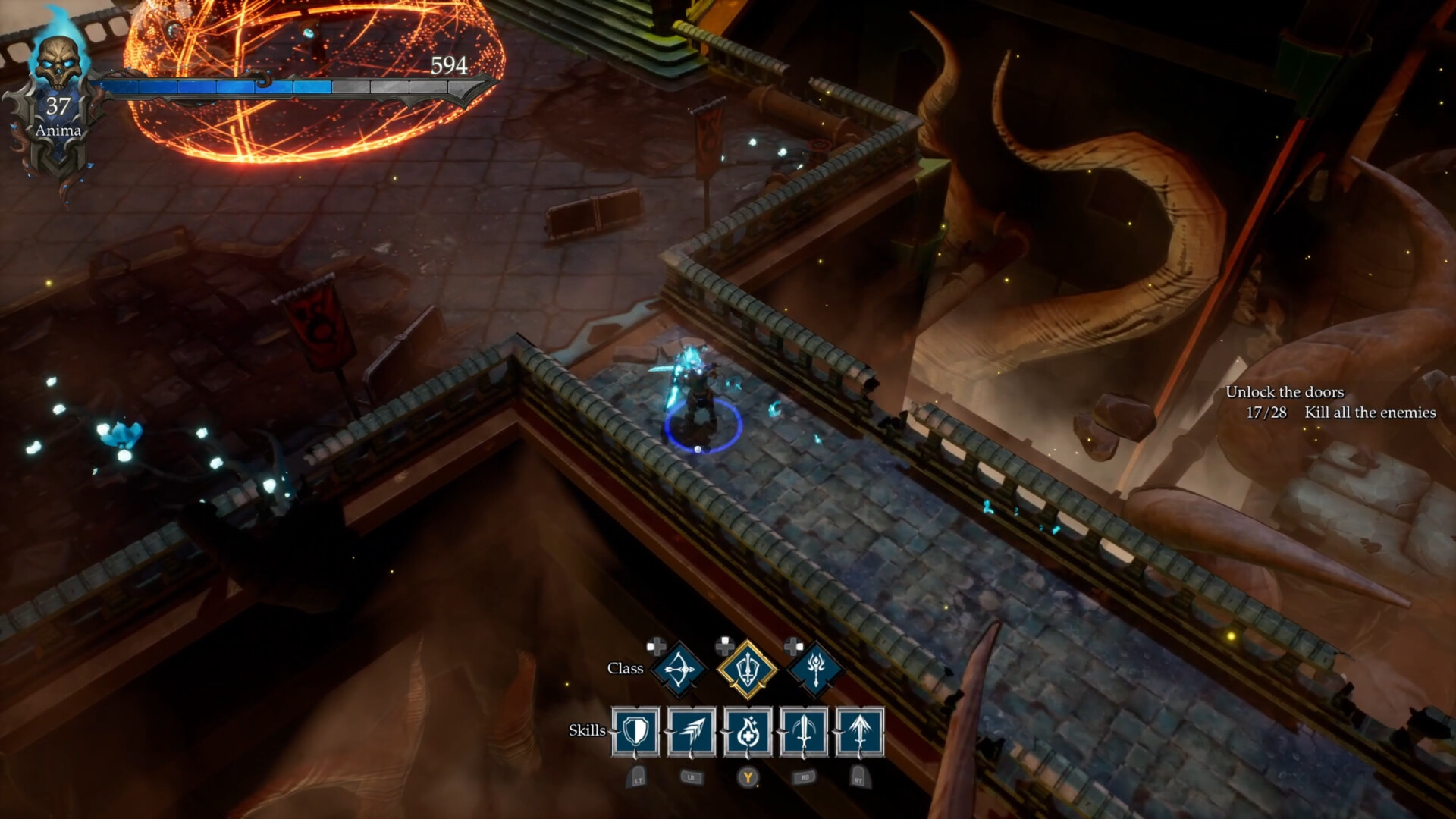1456x819 pixels.
Task: Select the gold-highlighted shield class icon
Action: [747, 668]
